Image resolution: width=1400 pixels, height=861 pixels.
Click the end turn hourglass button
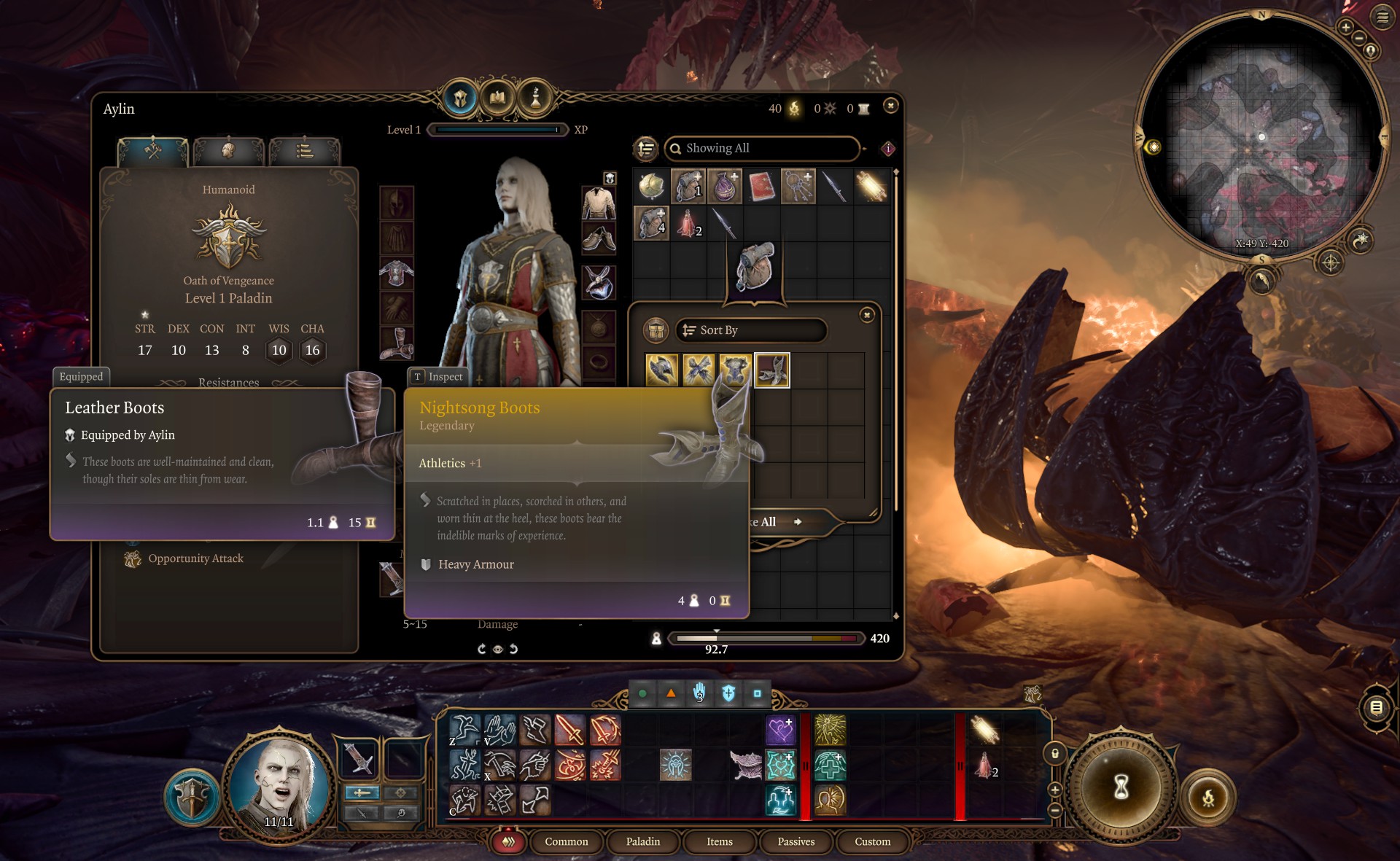pos(1121,787)
